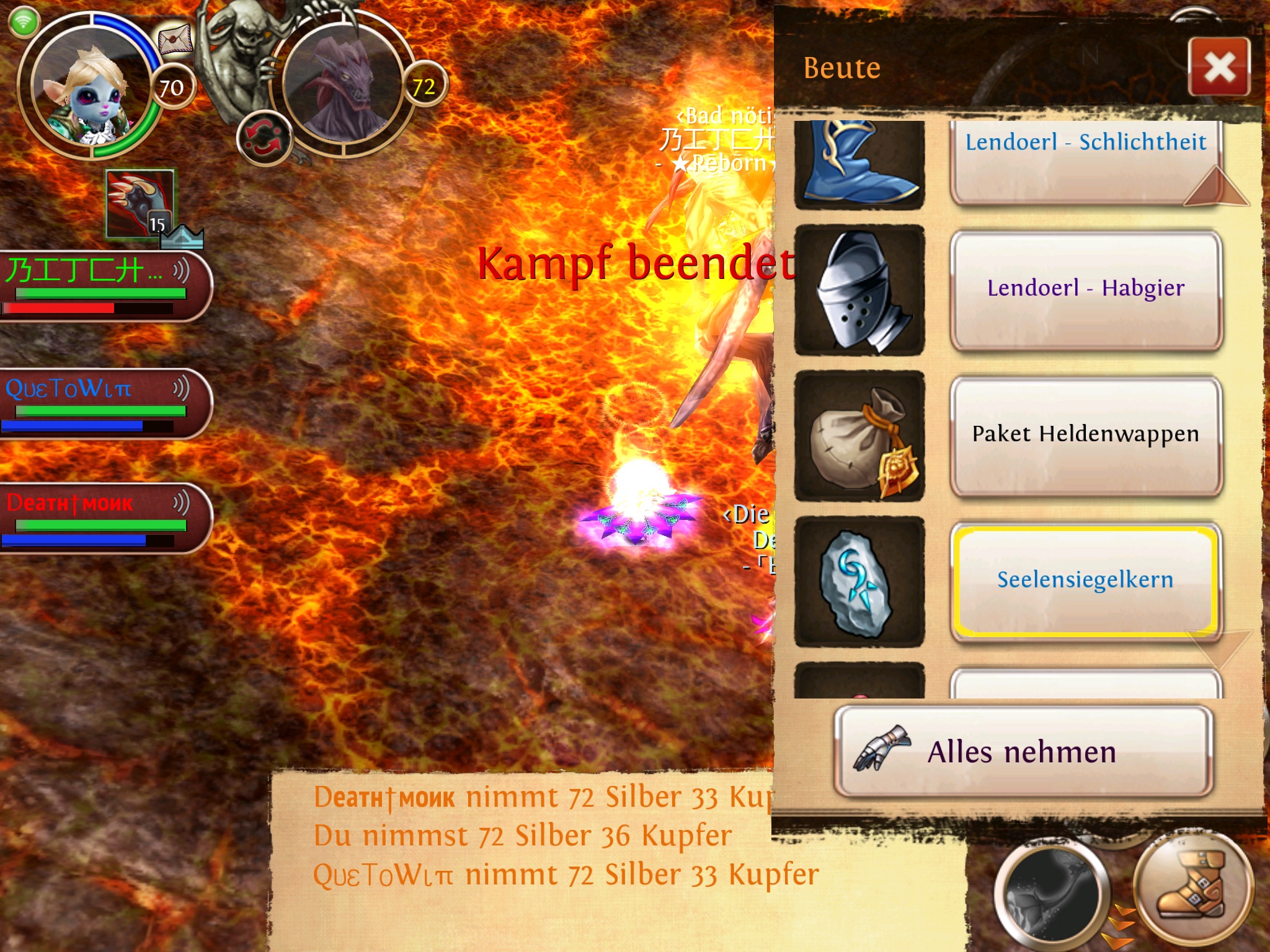Select the level 72 target portrait

pyautogui.click(x=344, y=84)
